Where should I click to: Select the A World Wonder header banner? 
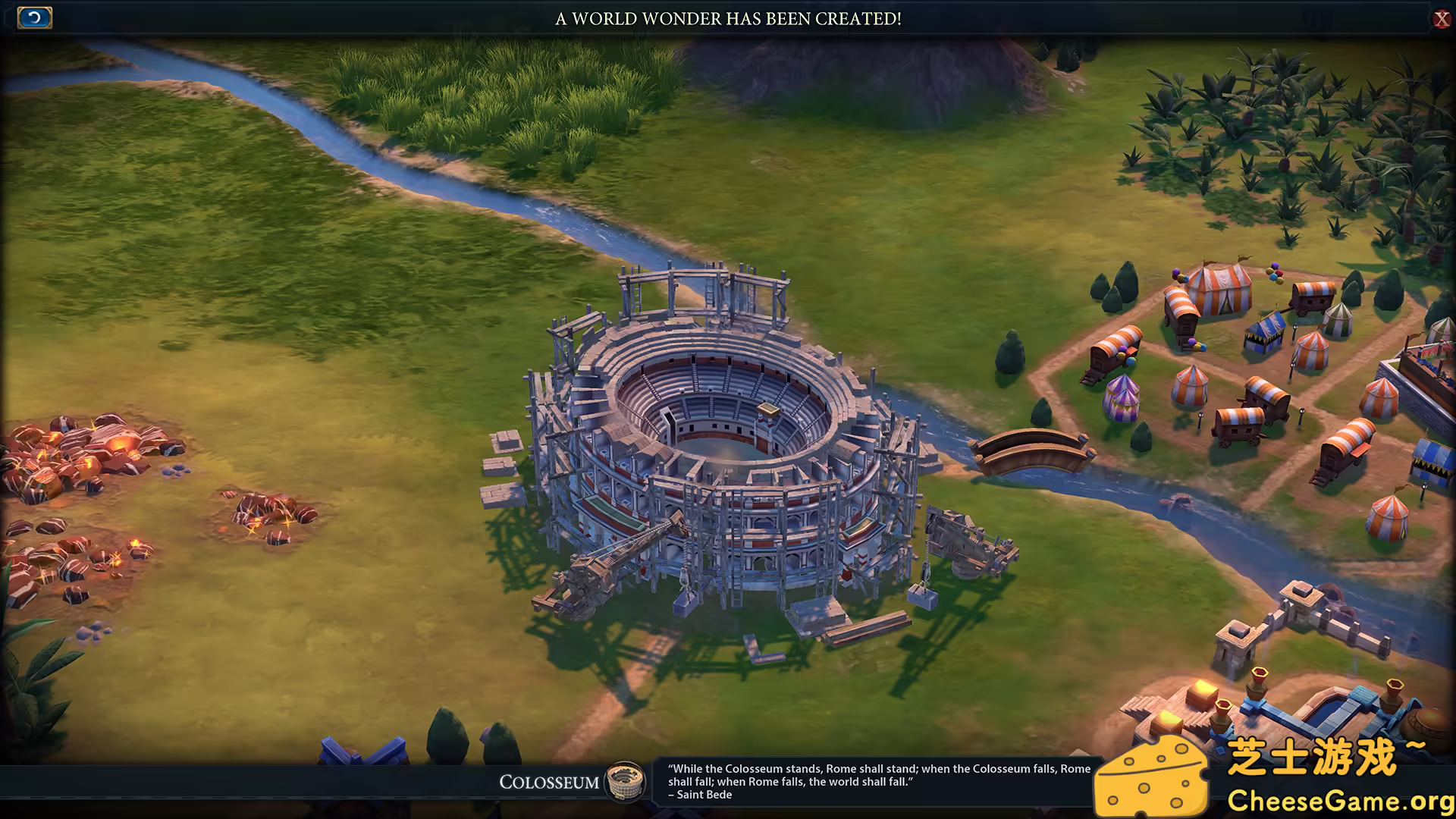coord(726,19)
